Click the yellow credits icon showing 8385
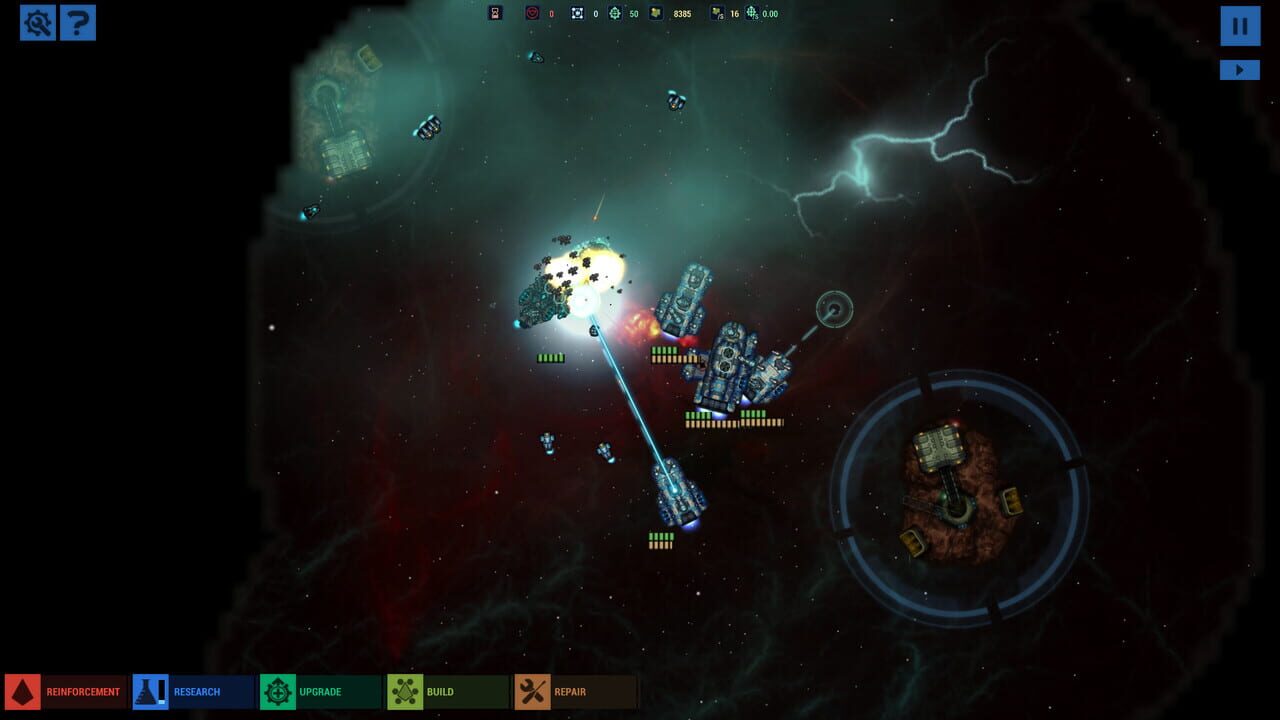The image size is (1280, 720). click(656, 13)
